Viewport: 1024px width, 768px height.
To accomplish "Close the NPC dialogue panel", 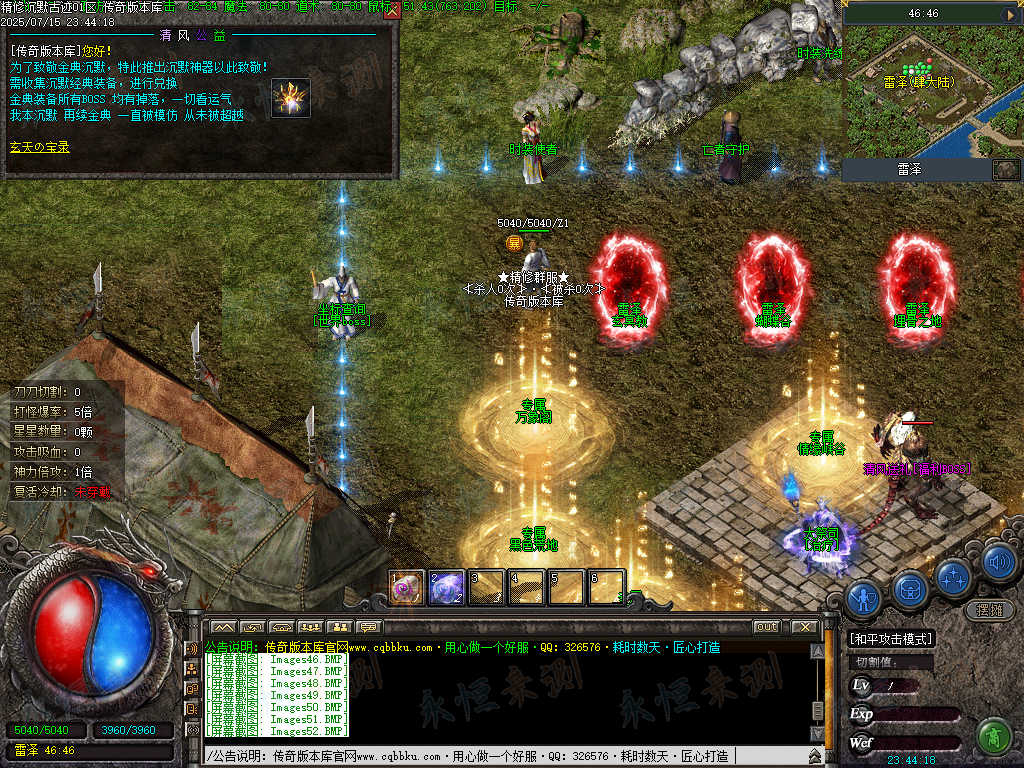I will coord(391,12).
